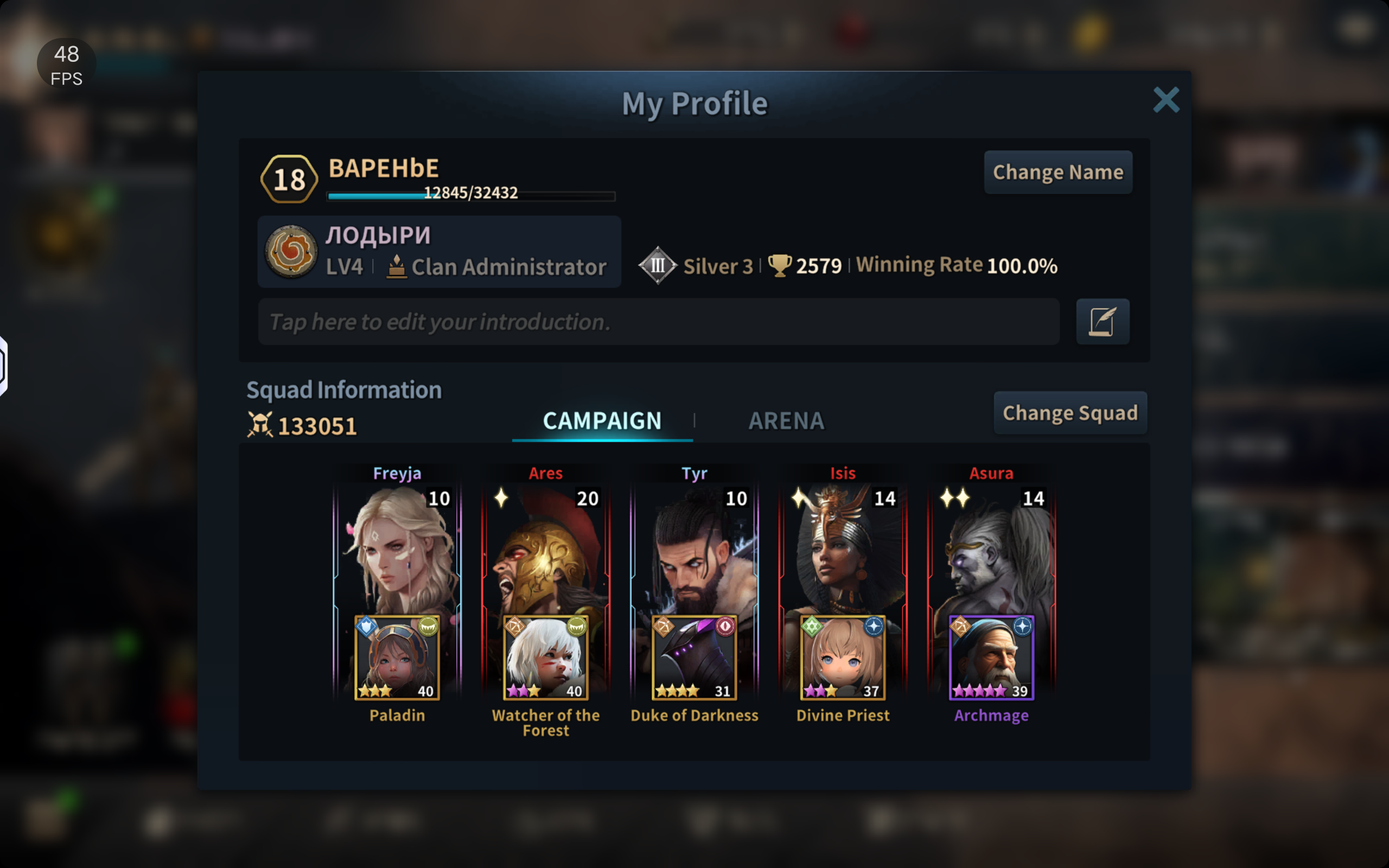This screenshot has height=868, width=1389.
Task: Close the My Profile window
Action: [x=1165, y=100]
